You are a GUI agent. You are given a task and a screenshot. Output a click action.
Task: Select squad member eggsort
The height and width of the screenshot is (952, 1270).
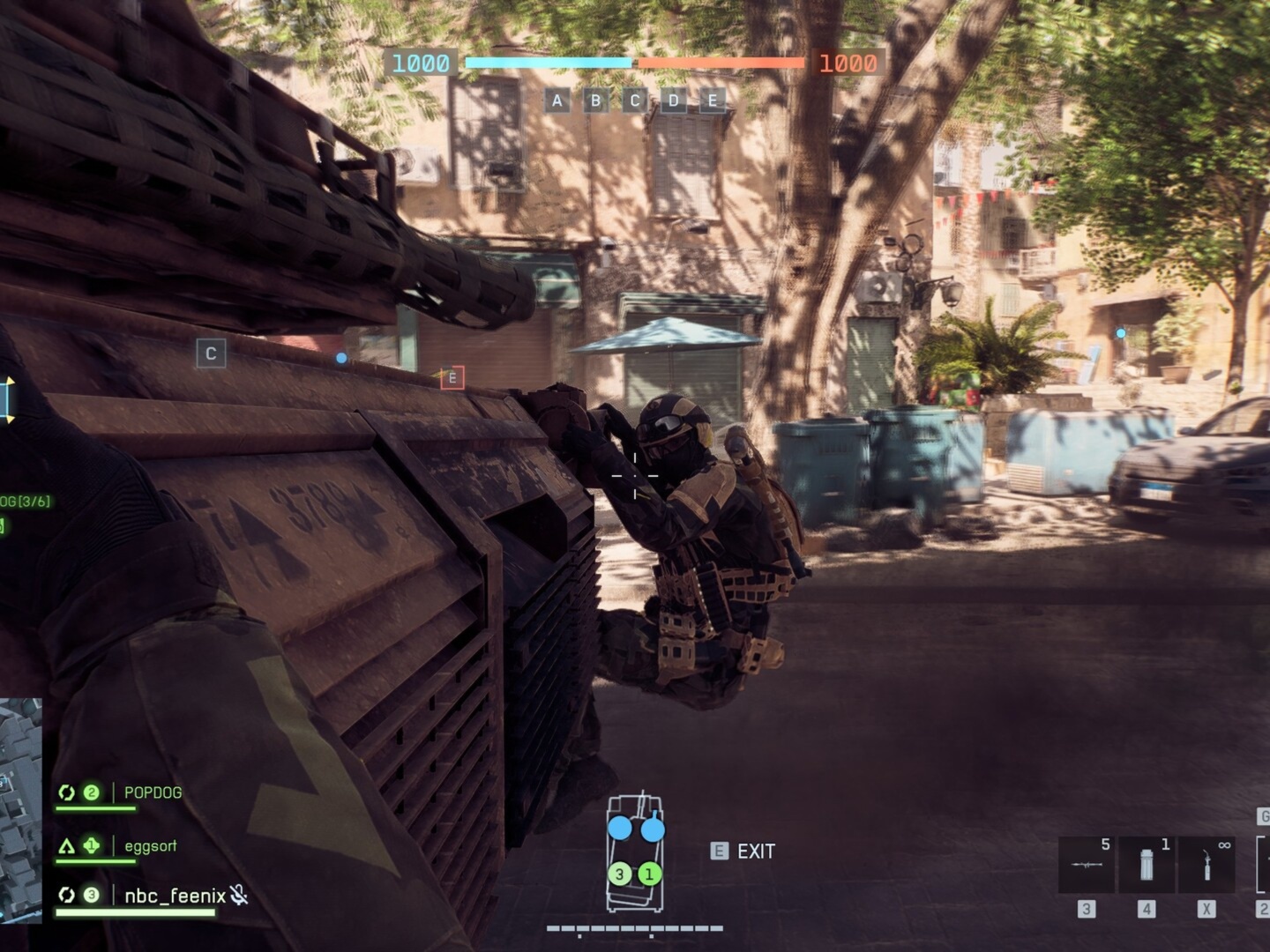(x=150, y=846)
